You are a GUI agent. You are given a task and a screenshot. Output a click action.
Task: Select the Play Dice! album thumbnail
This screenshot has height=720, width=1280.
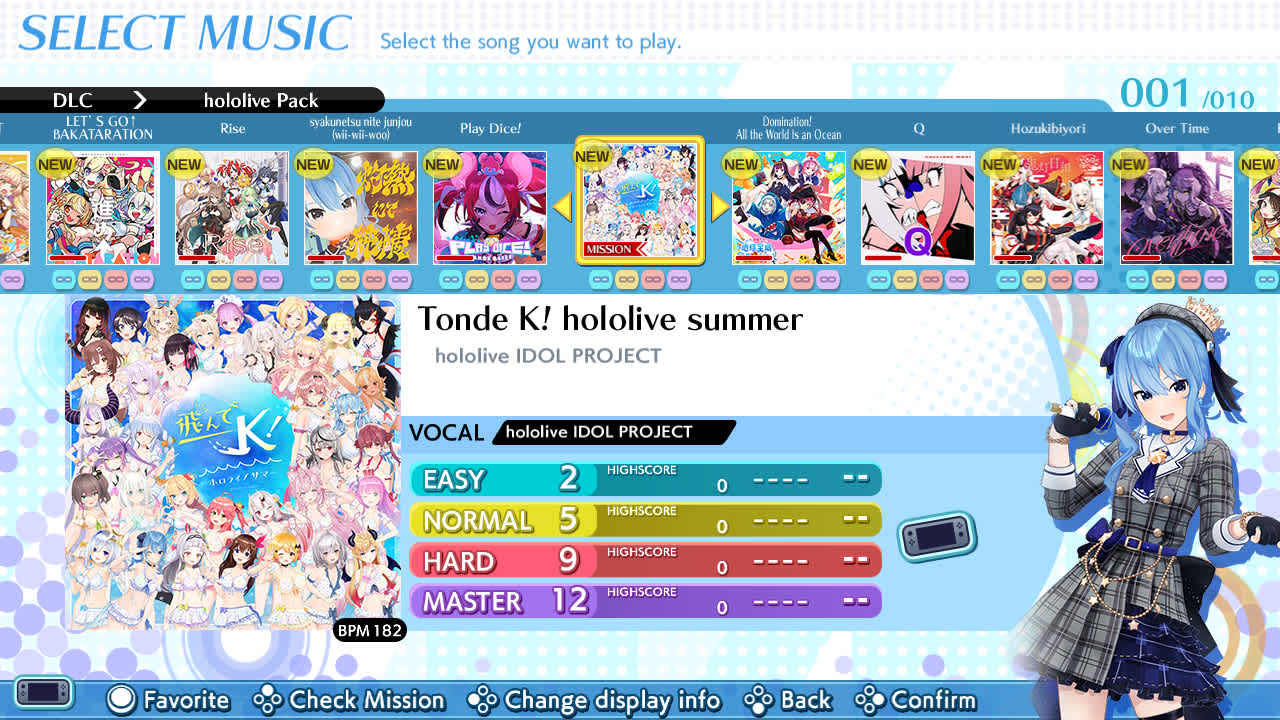coord(488,207)
